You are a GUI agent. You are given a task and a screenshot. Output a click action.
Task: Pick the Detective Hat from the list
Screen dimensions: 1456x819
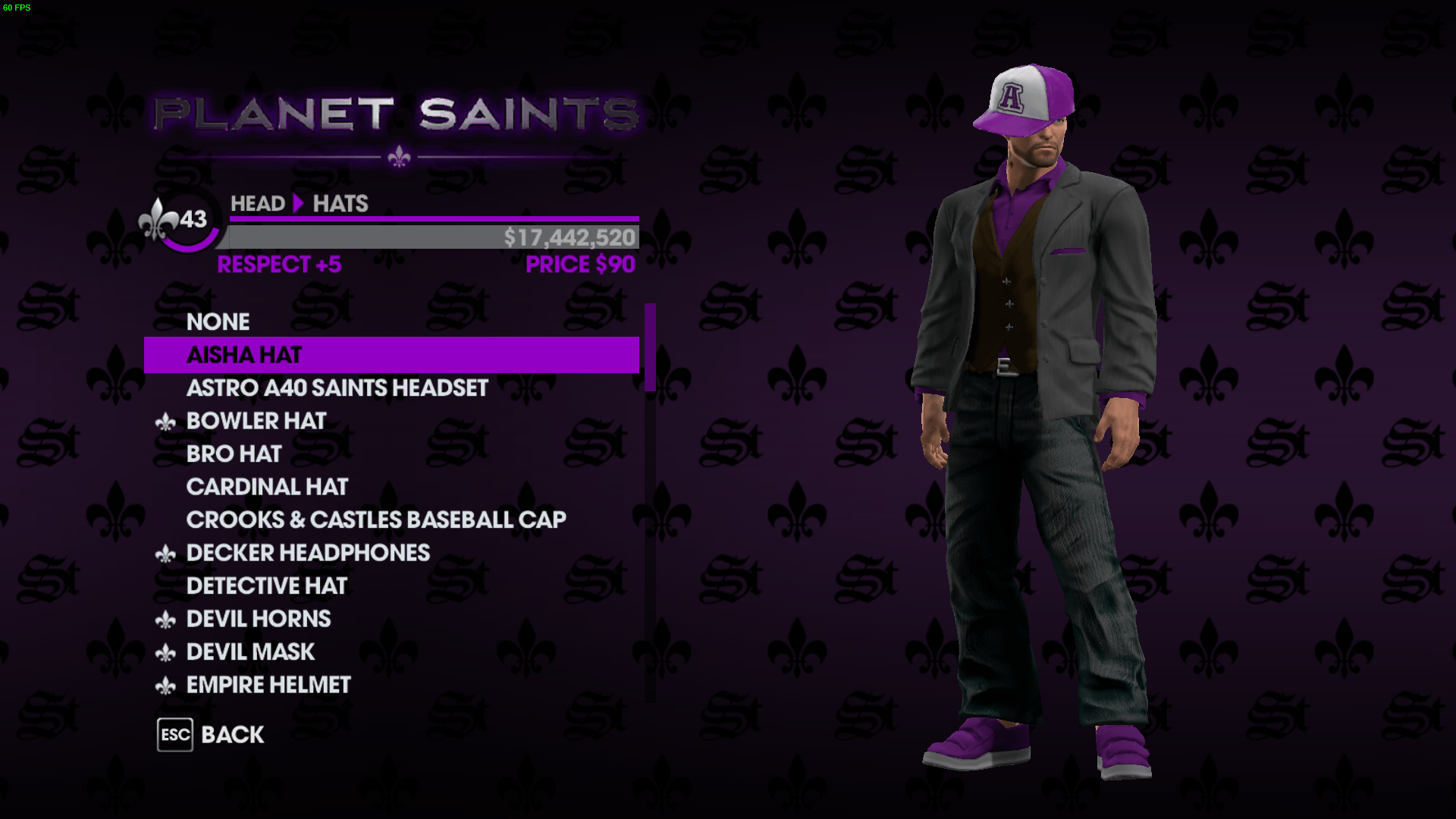pyautogui.click(x=268, y=585)
